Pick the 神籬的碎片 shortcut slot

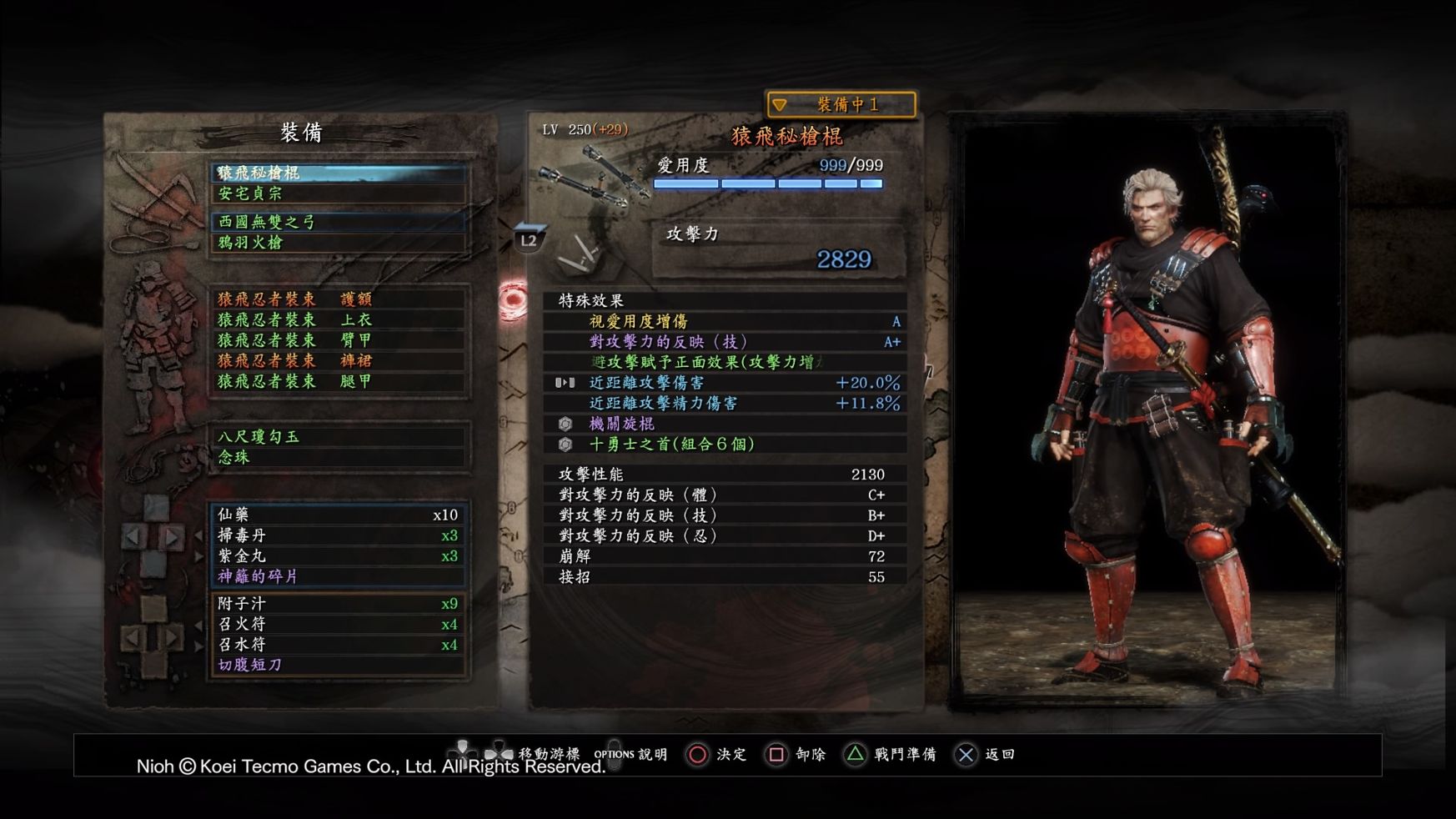(338, 576)
